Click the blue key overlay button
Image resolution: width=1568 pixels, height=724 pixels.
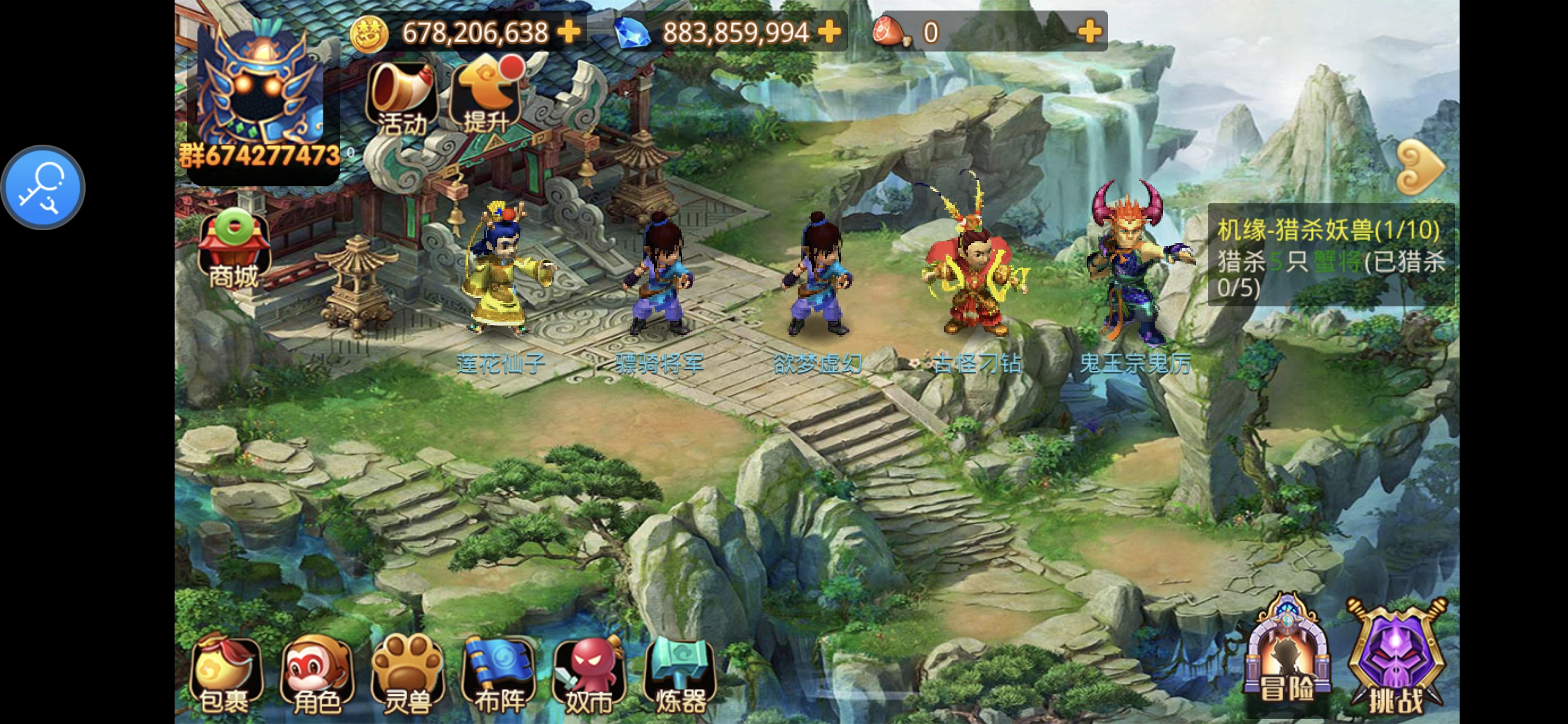(43, 187)
